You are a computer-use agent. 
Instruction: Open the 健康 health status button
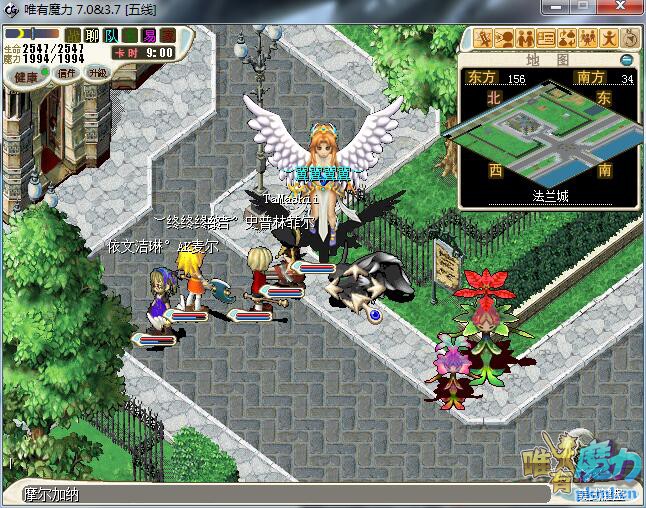(26, 77)
